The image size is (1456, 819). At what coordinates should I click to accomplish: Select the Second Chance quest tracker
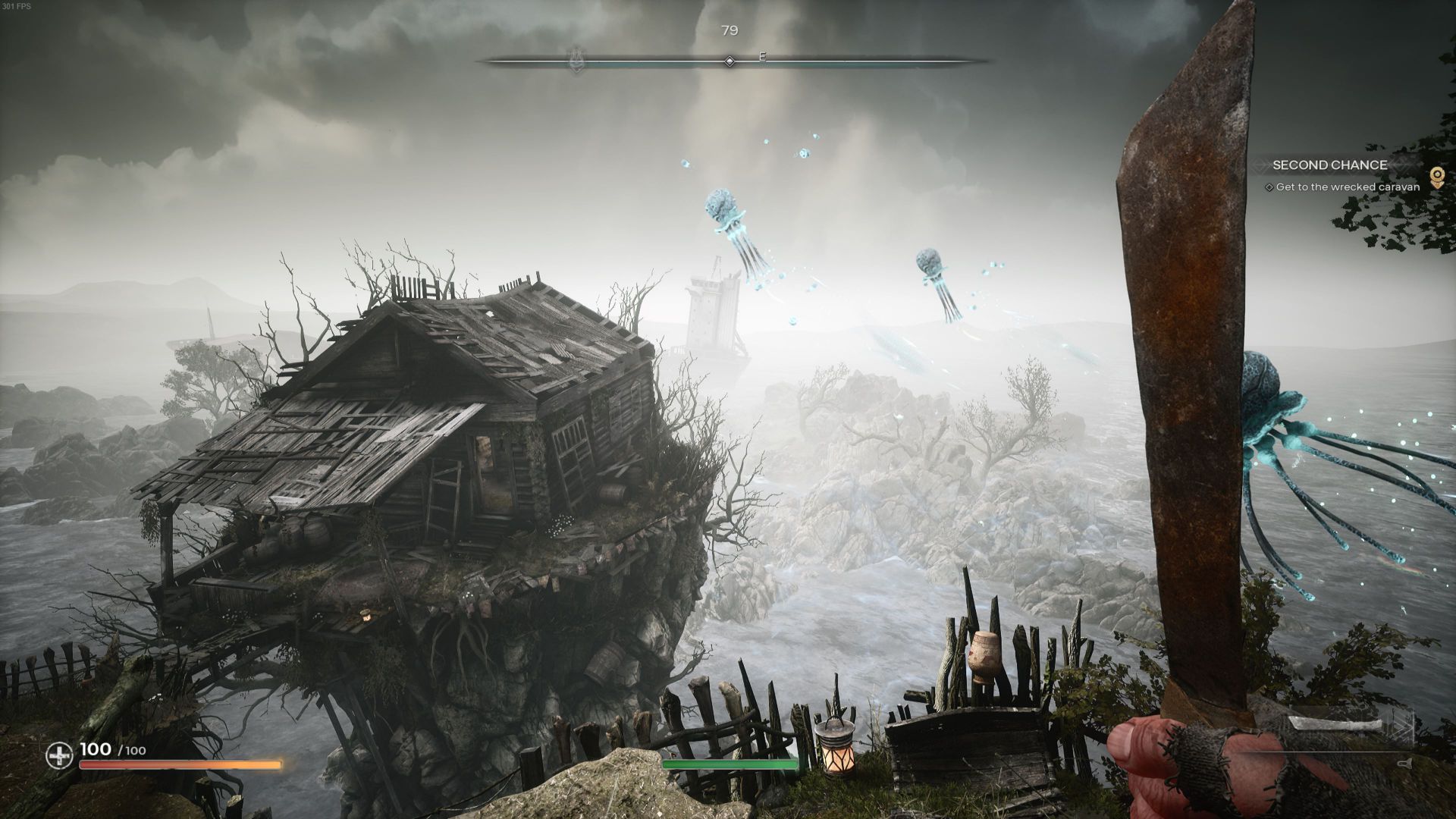pos(1329,165)
